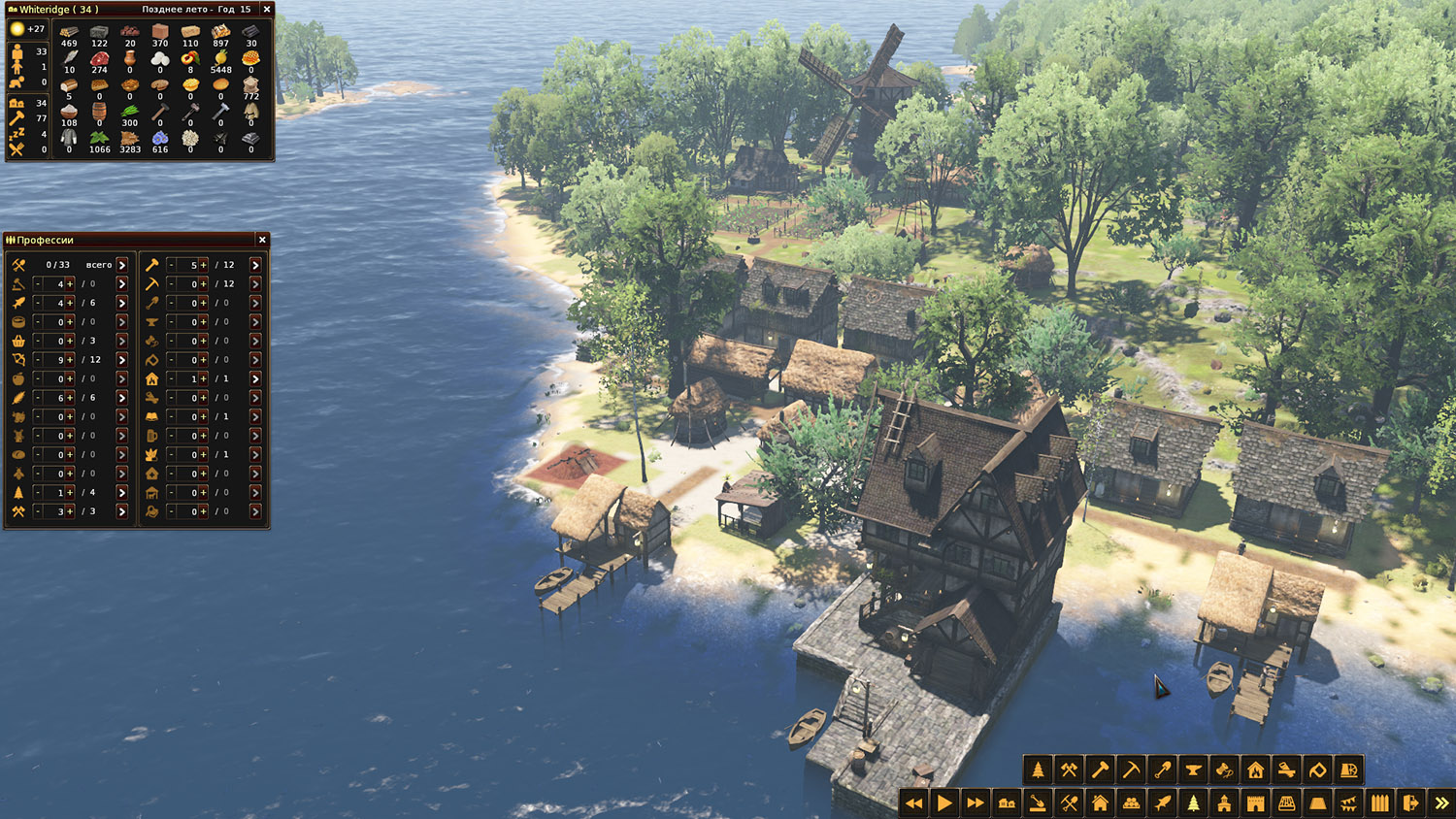The width and height of the screenshot is (1456, 819).
Task: Slow down the game speed
Action: tap(913, 803)
